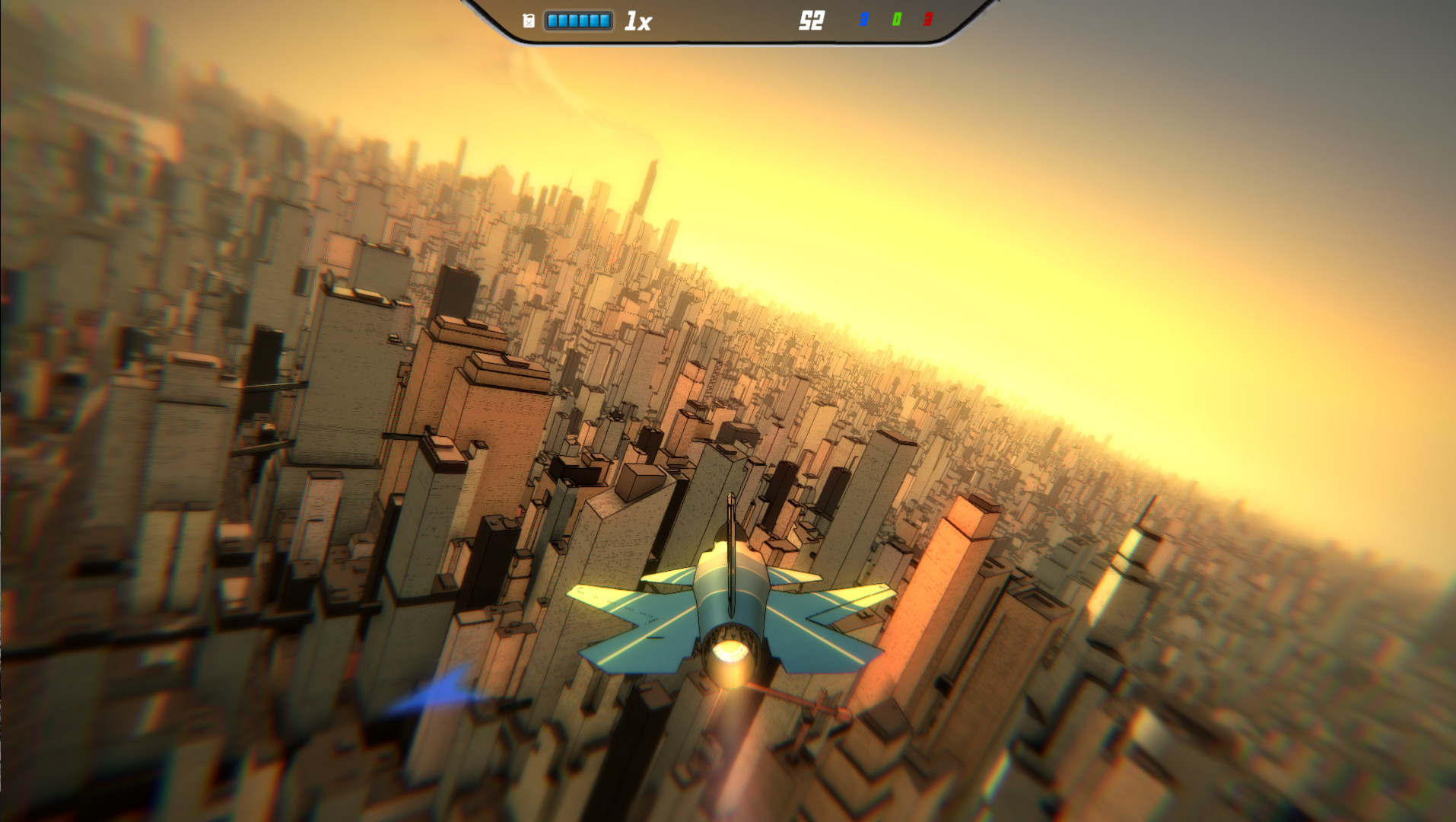Viewport: 1456px width, 822px height.
Task: Select the score section of the HUD
Action: pyautogui.click(x=812, y=20)
